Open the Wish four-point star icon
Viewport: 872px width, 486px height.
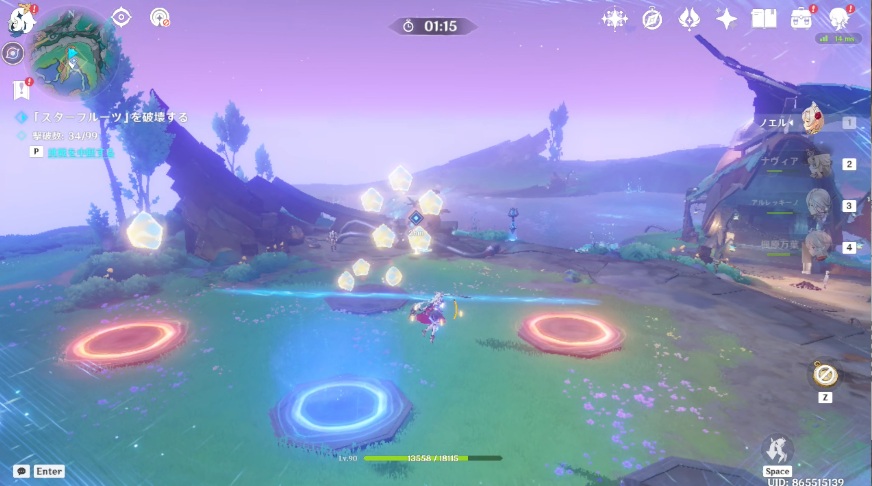click(727, 19)
